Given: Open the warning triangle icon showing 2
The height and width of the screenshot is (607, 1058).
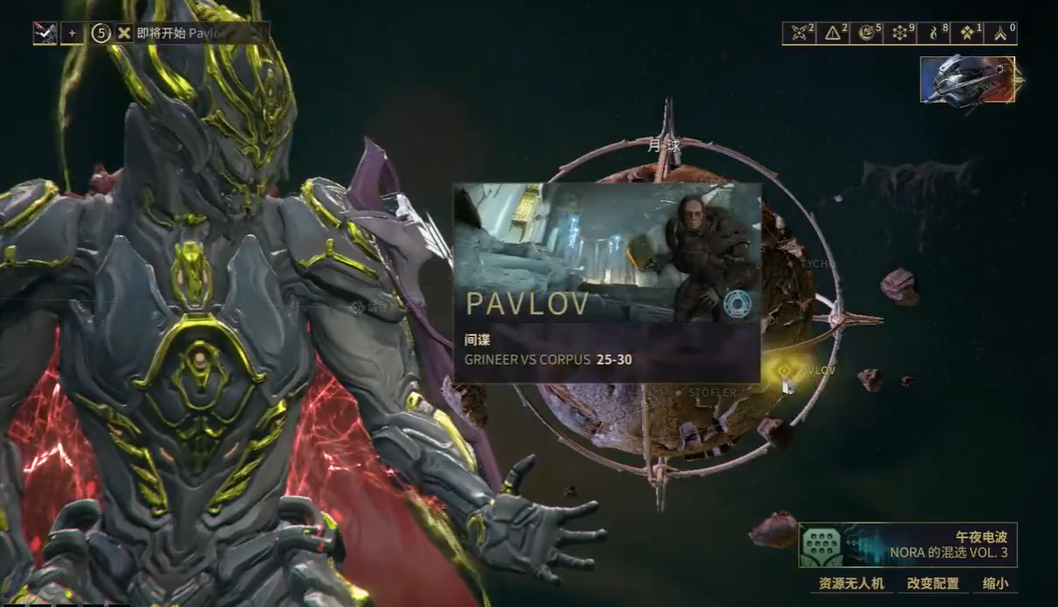Looking at the screenshot, I should pos(834,33).
